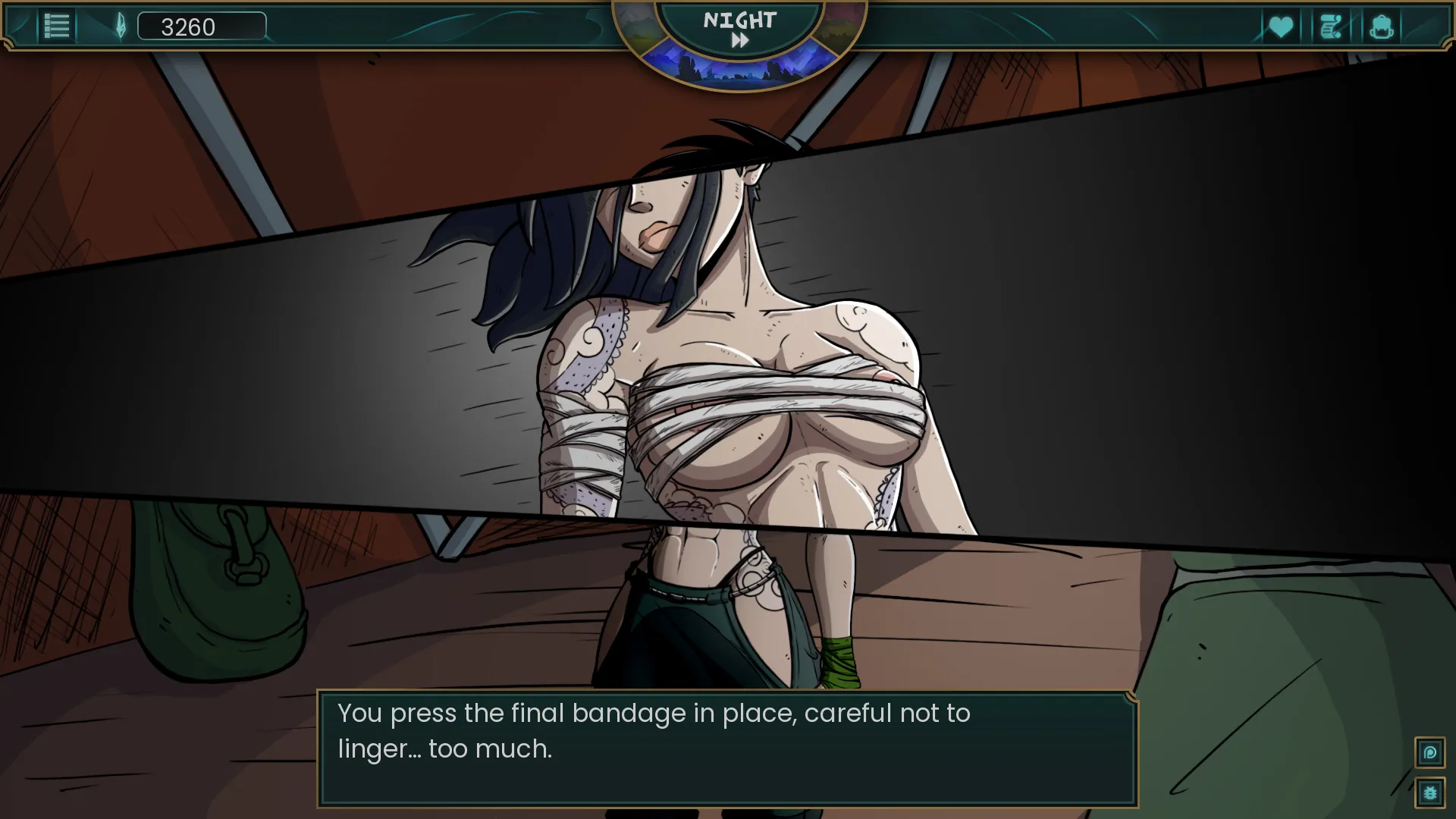The width and height of the screenshot is (1456, 819).
Task: Advance the dialogue text box
Action: (x=727, y=748)
